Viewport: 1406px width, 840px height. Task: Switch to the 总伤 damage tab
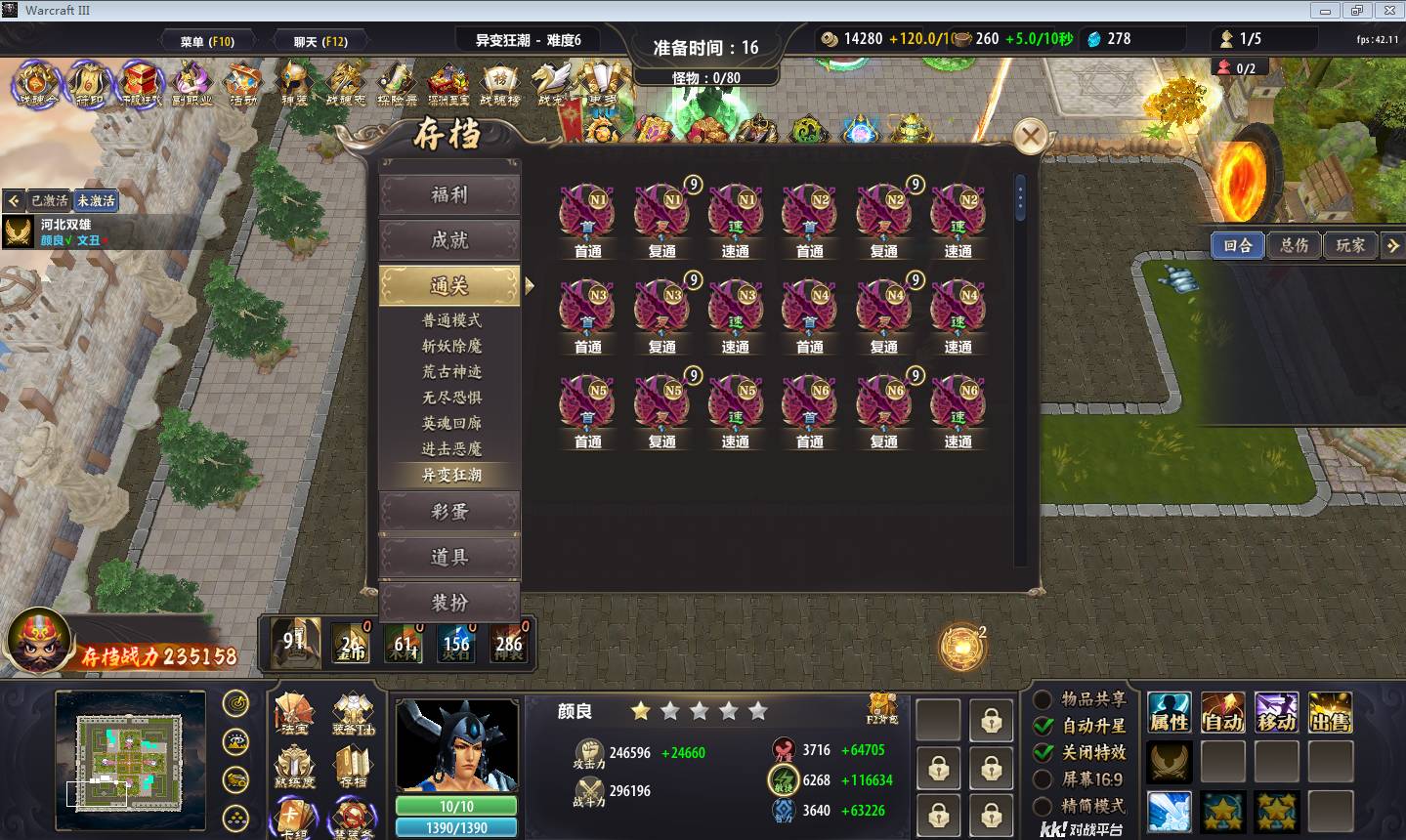pos(1295,245)
